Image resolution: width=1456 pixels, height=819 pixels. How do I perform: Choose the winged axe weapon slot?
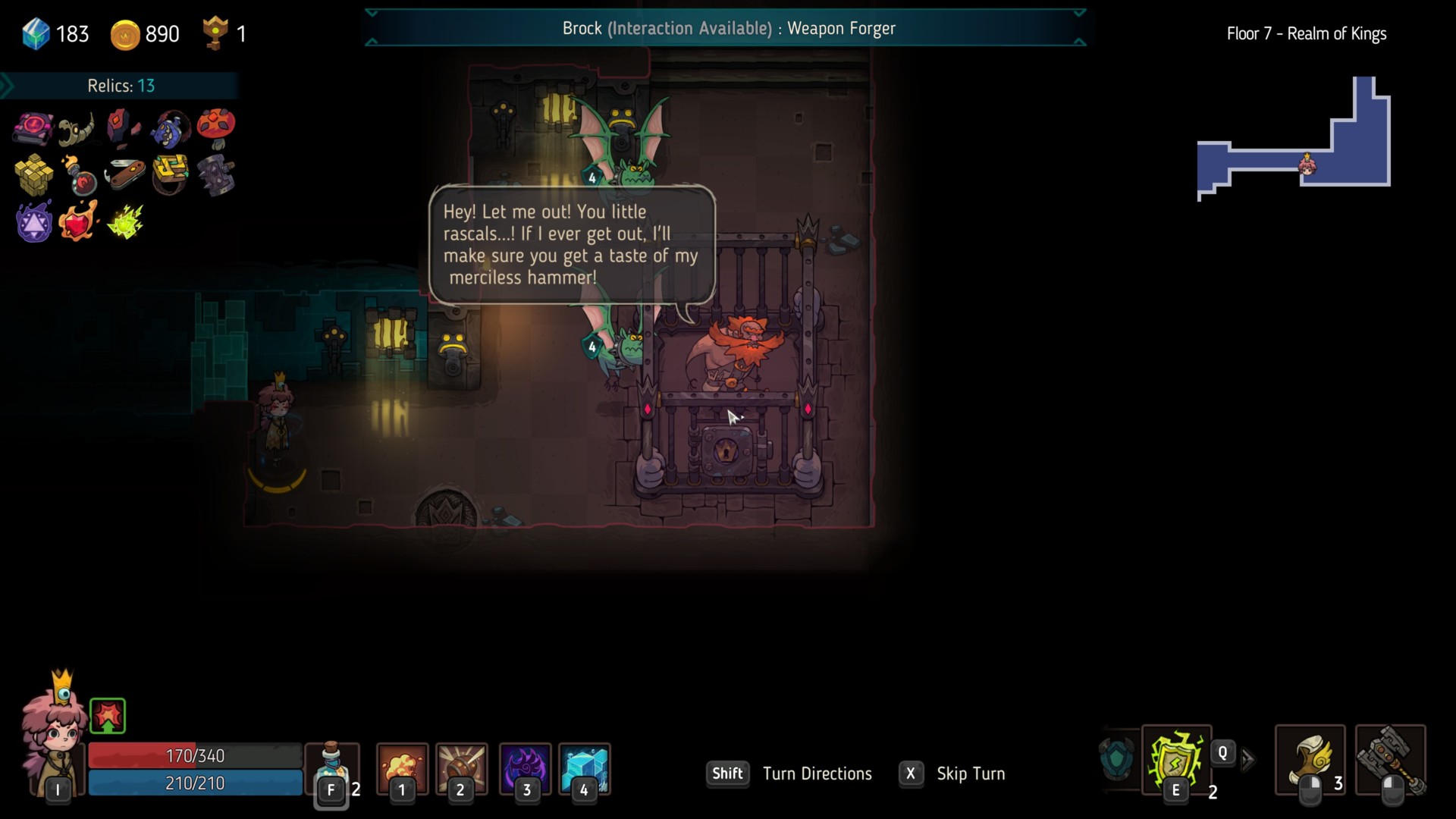pos(1310,760)
